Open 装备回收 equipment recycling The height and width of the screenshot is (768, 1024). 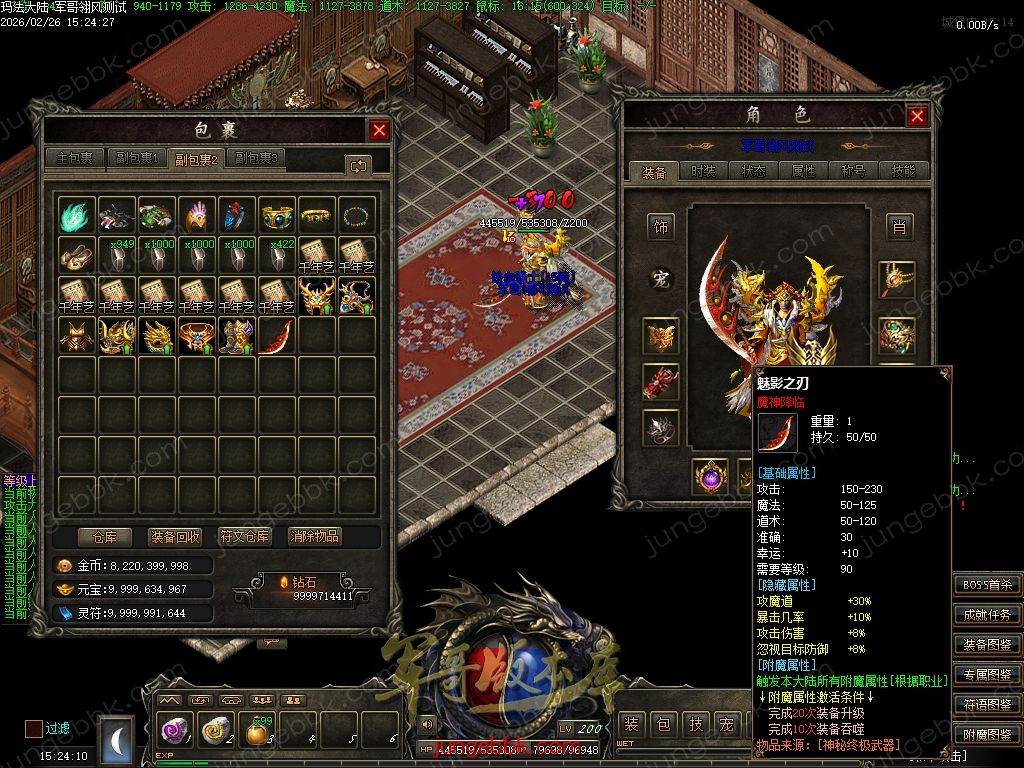(175, 536)
